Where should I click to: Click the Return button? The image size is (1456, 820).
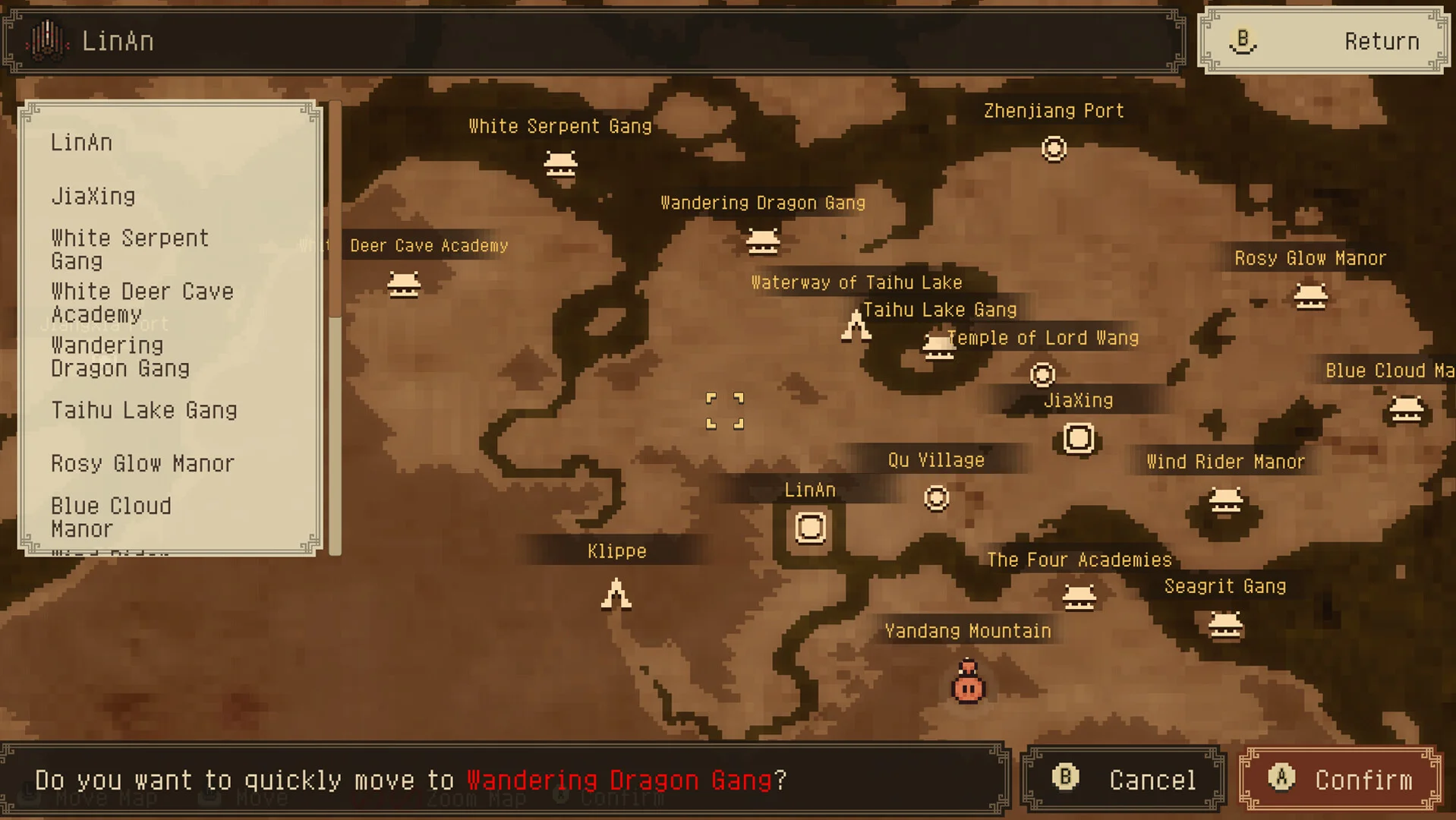[1323, 41]
